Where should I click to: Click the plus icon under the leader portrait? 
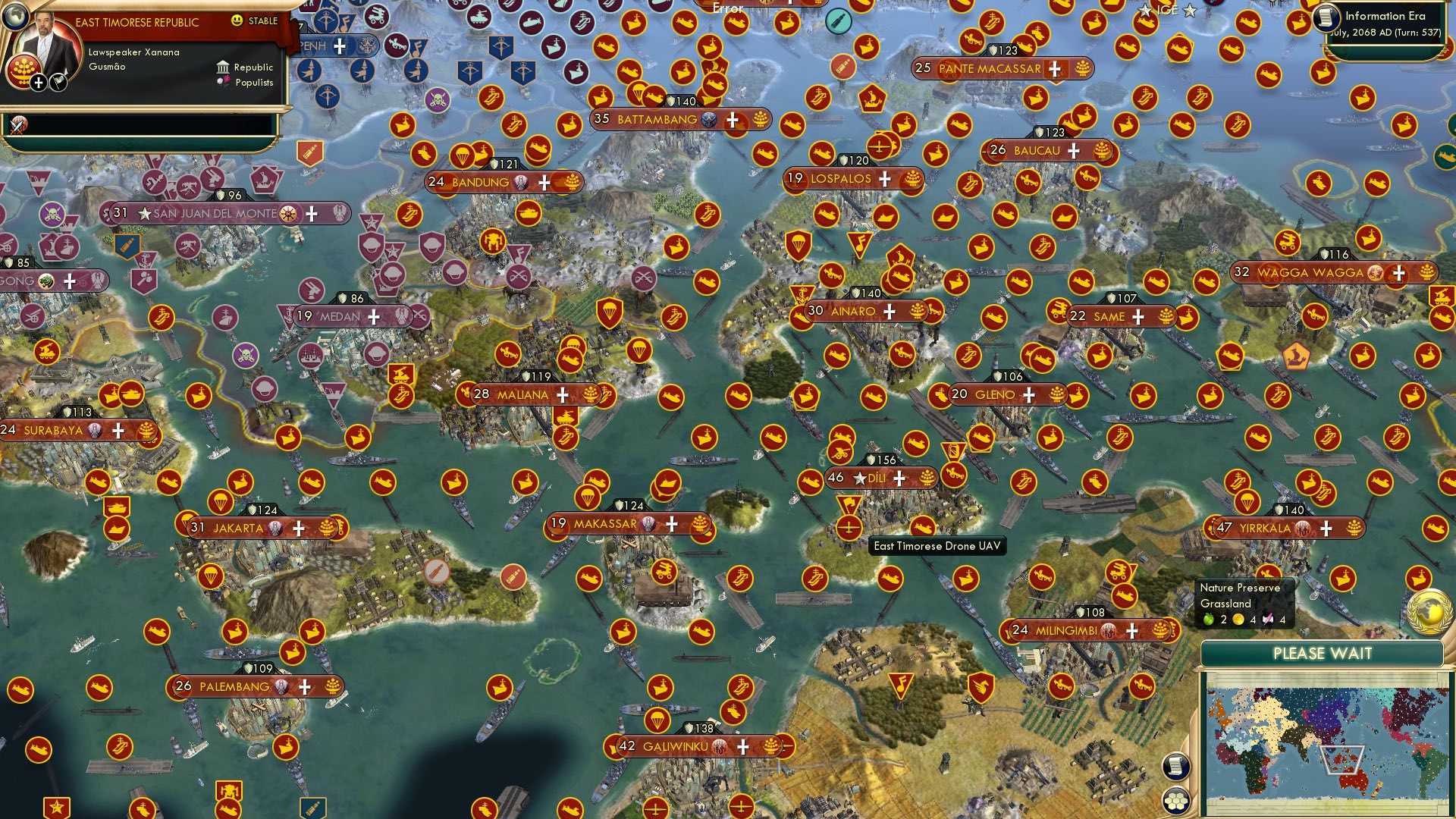tap(38, 81)
